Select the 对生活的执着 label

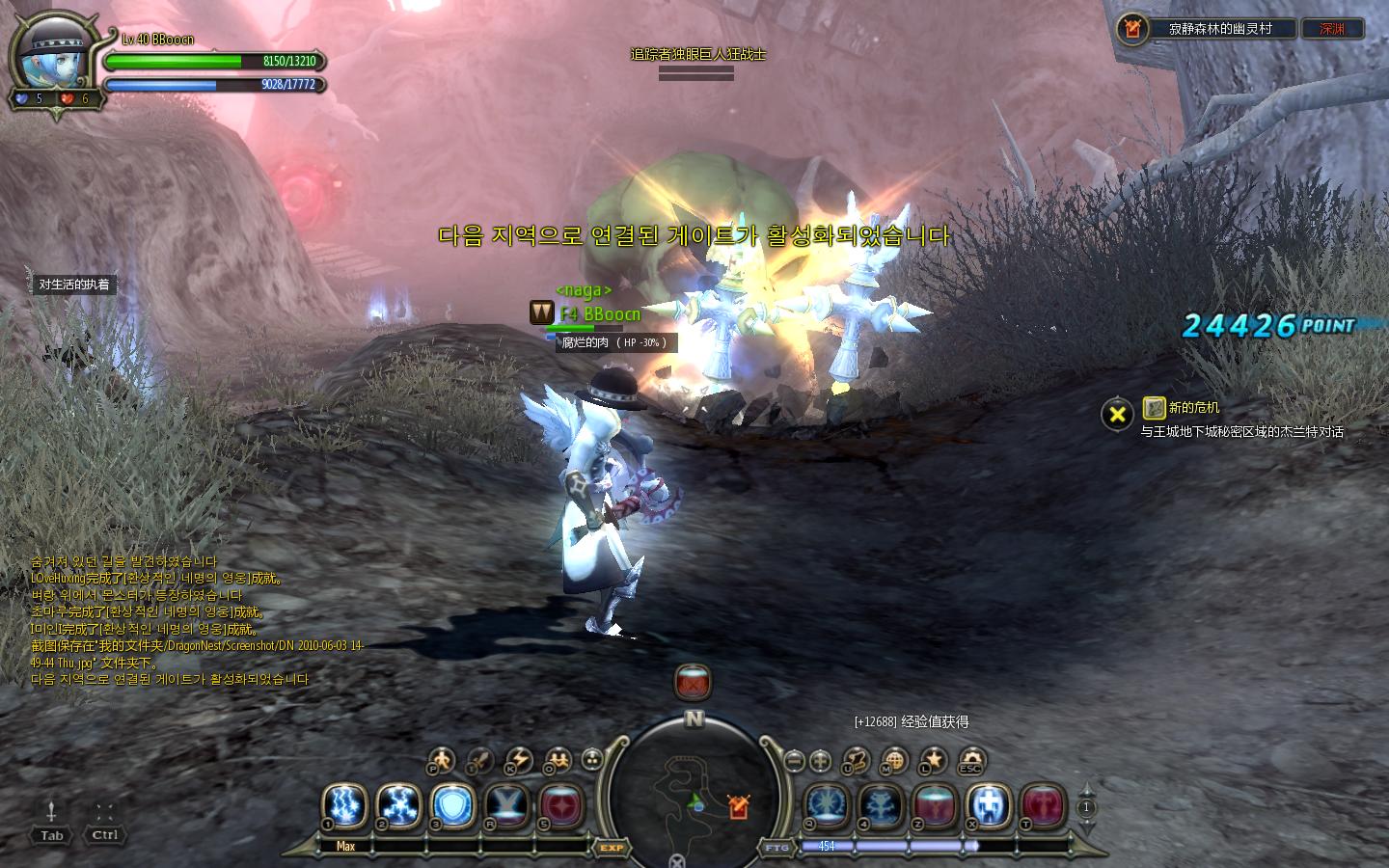pyautogui.click(x=74, y=285)
